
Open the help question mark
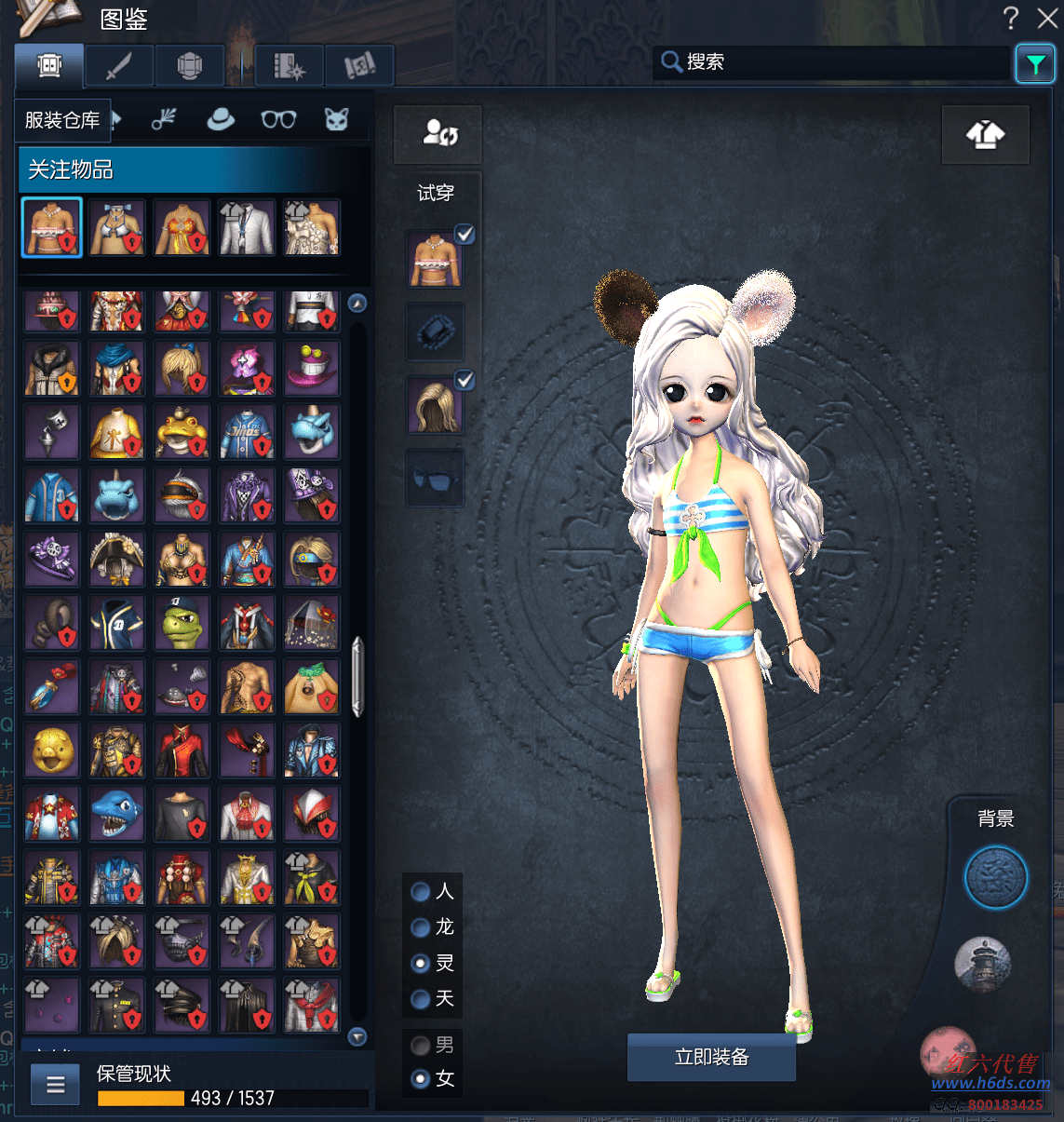pos(1011,18)
